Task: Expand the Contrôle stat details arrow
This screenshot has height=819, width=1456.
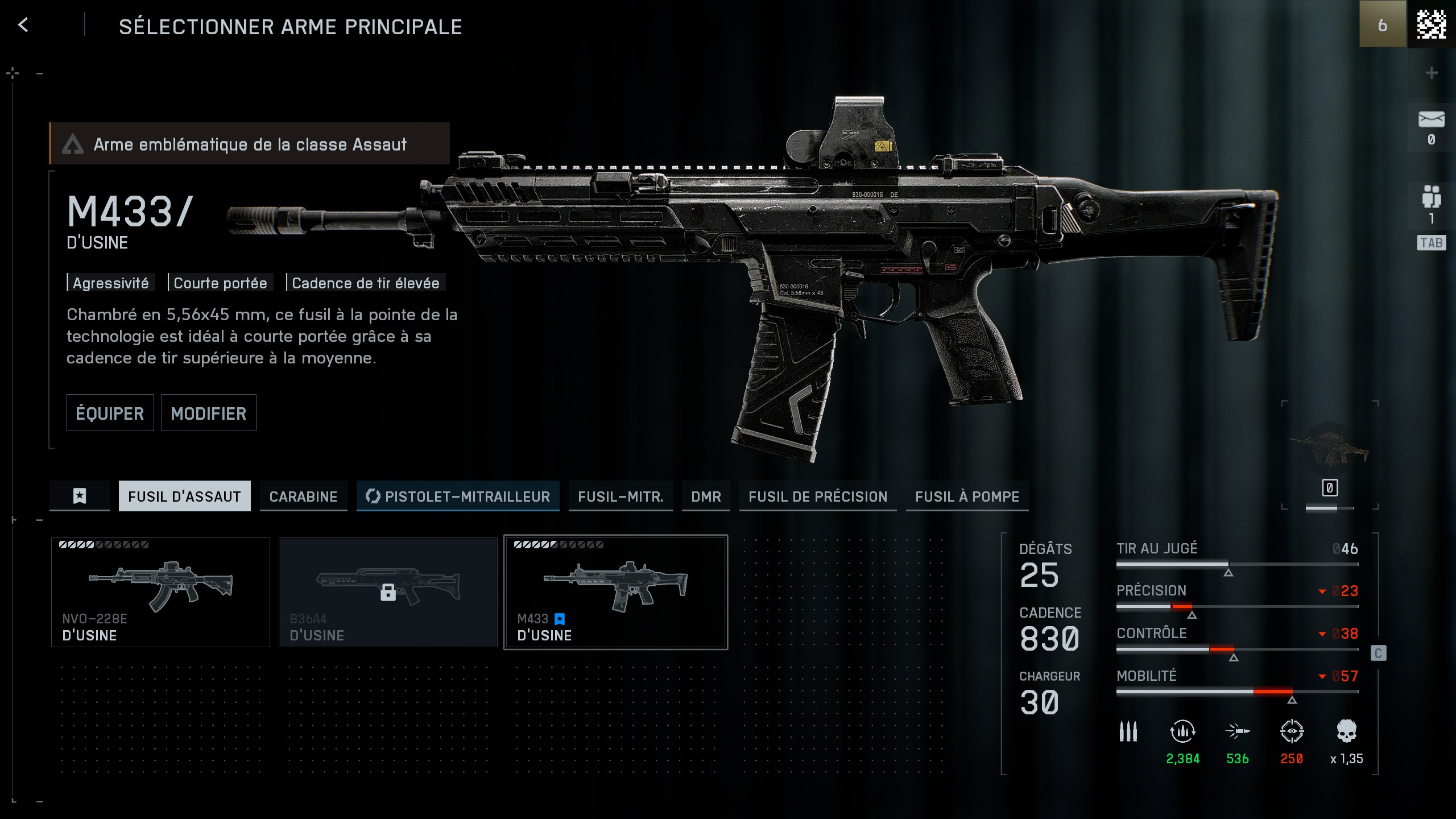Action: pyautogui.click(x=1322, y=633)
